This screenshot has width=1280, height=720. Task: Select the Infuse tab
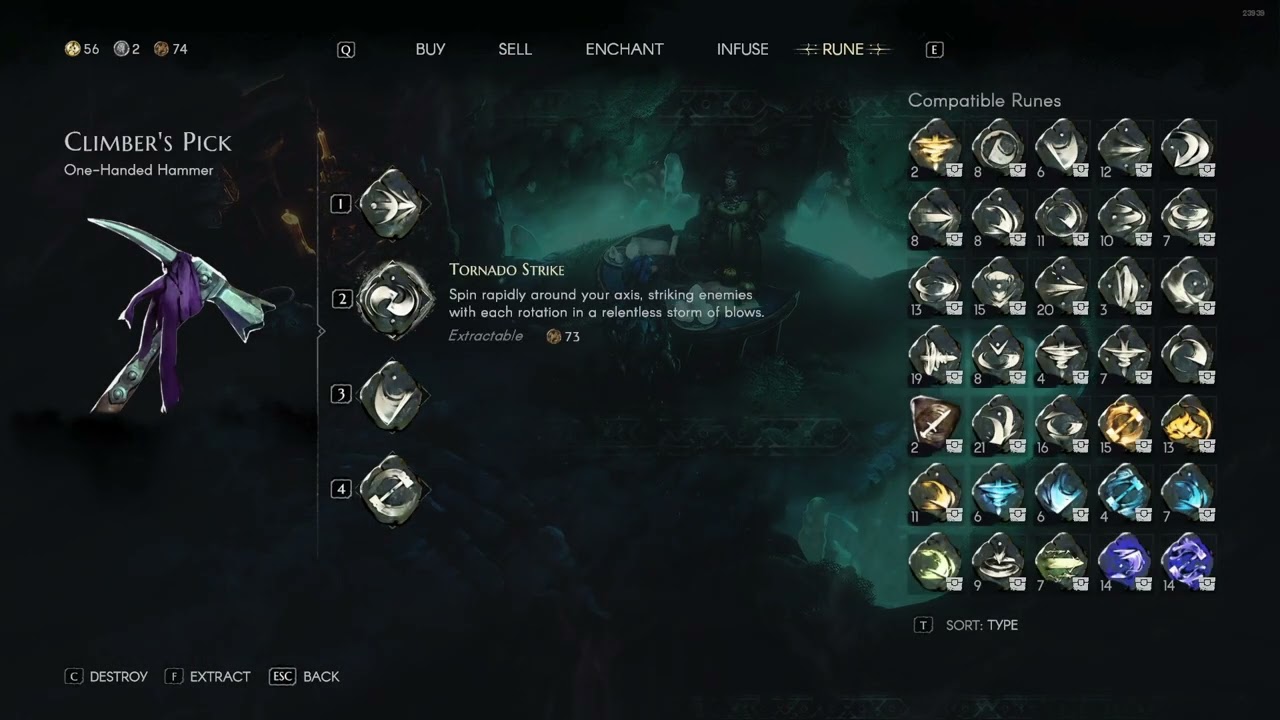(x=742, y=49)
